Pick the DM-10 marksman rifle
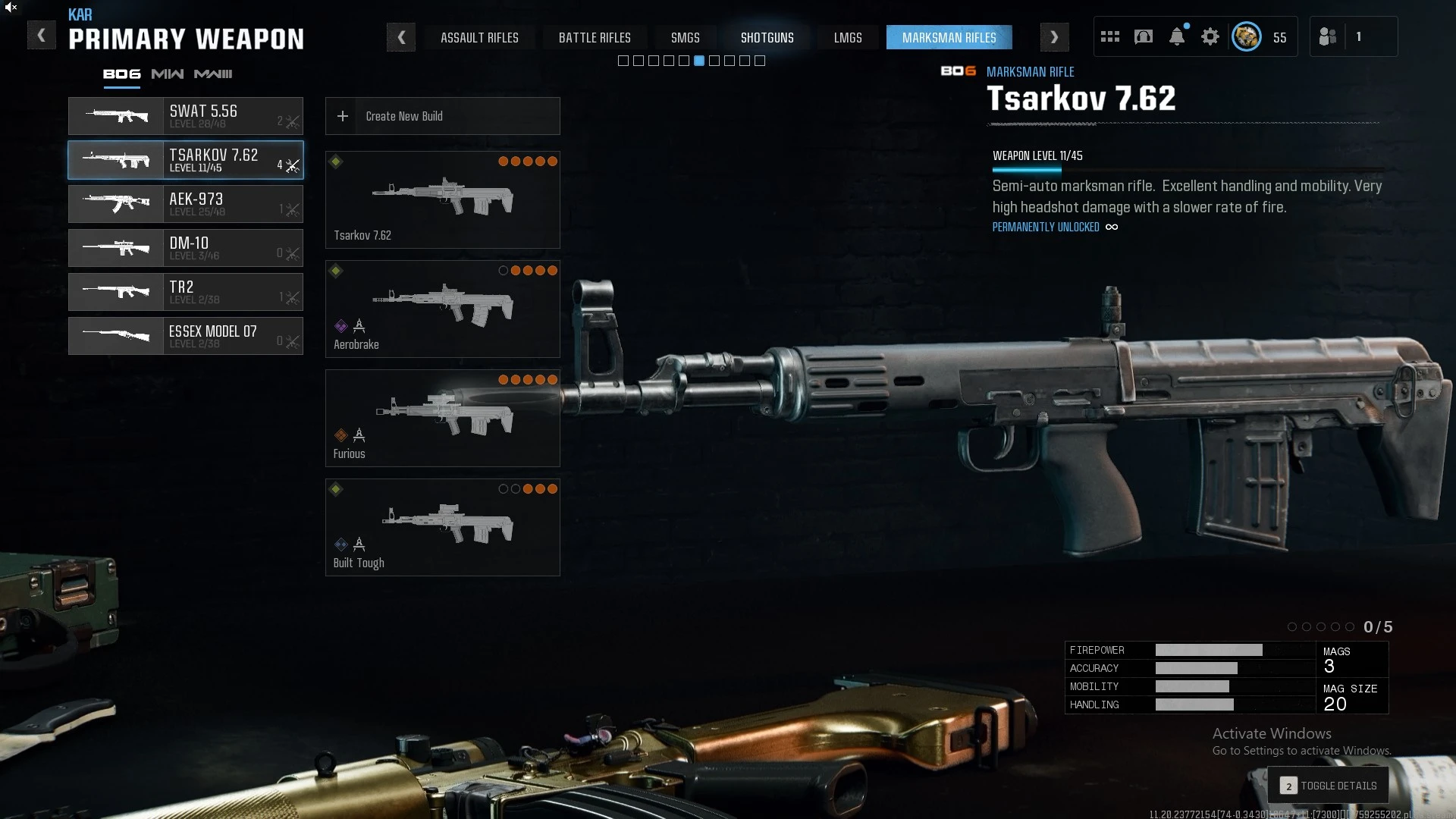 point(185,248)
